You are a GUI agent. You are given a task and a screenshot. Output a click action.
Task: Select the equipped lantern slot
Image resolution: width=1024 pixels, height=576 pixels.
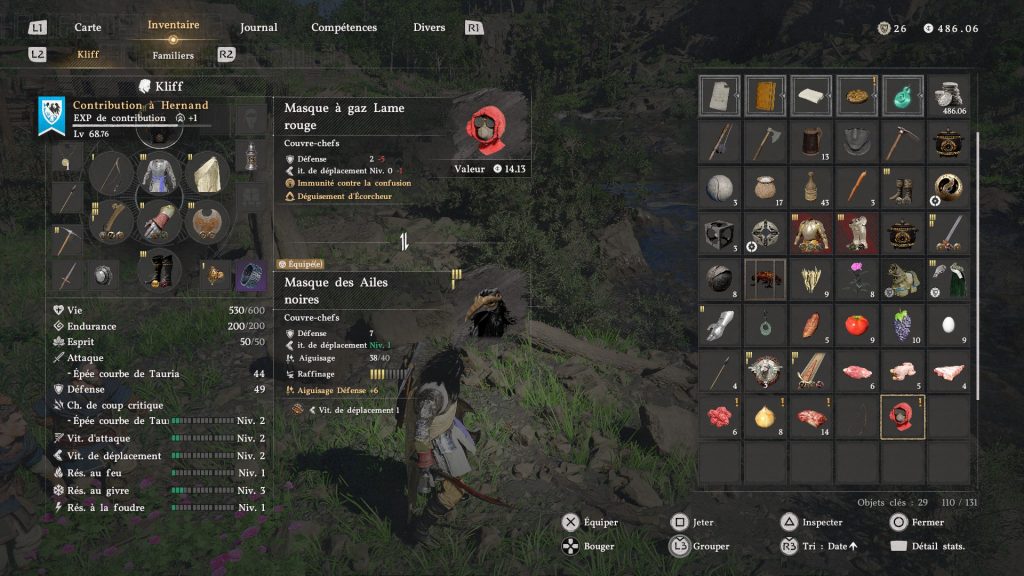pyautogui.click(x=249, y=157)
